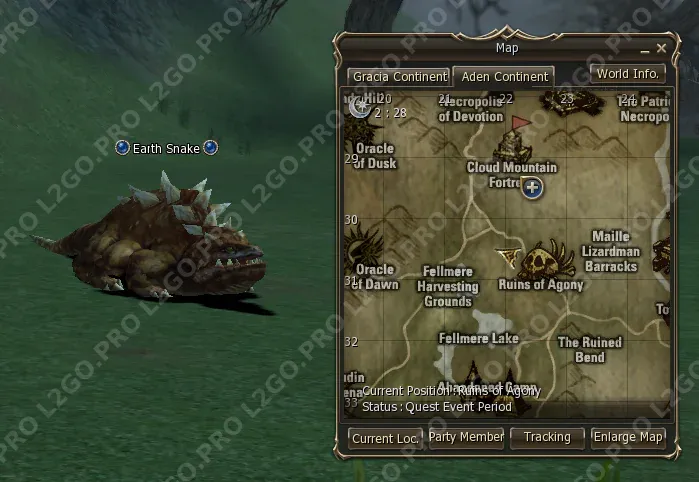Image resolution: width=699 pixels, height=482 pixels.
Task: Toggle the Party Member button
Action: click(466, 437)
